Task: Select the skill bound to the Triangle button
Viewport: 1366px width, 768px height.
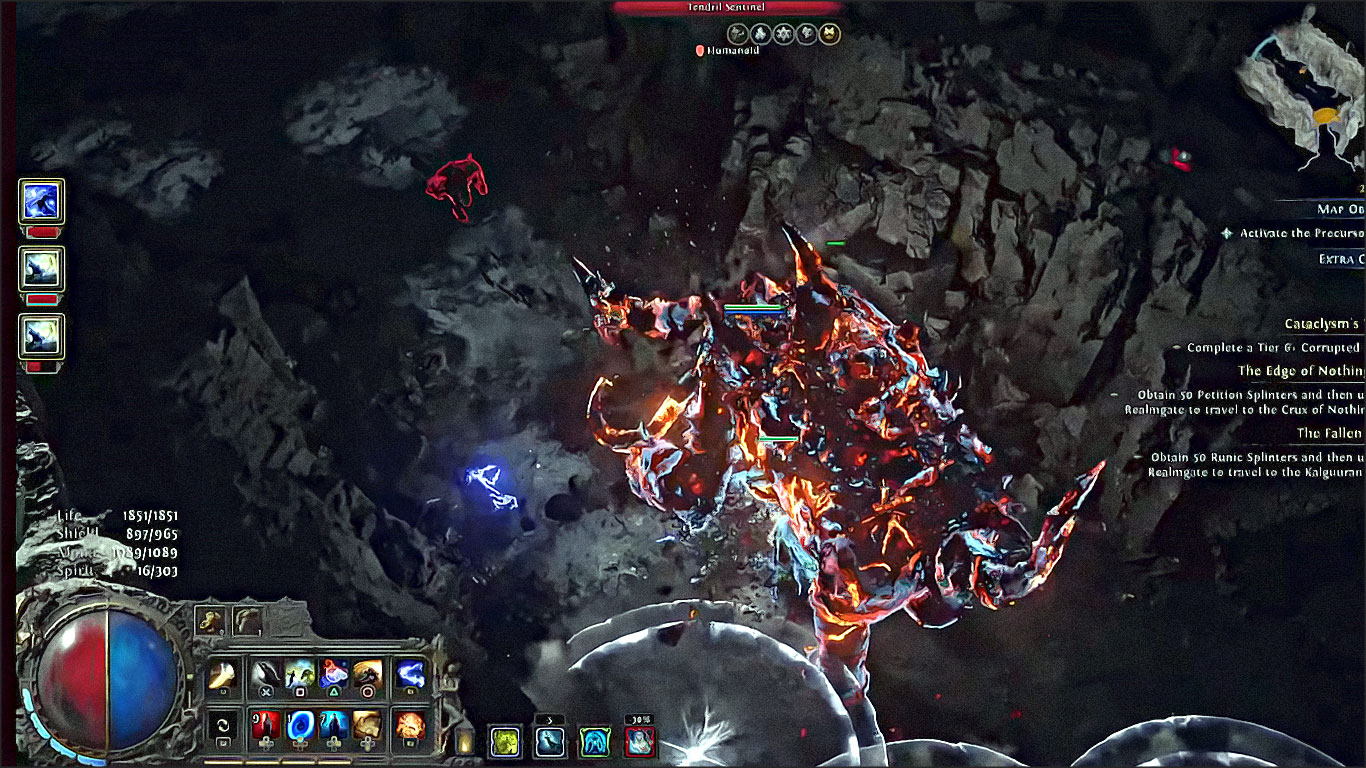Action: tap(332, 672)
